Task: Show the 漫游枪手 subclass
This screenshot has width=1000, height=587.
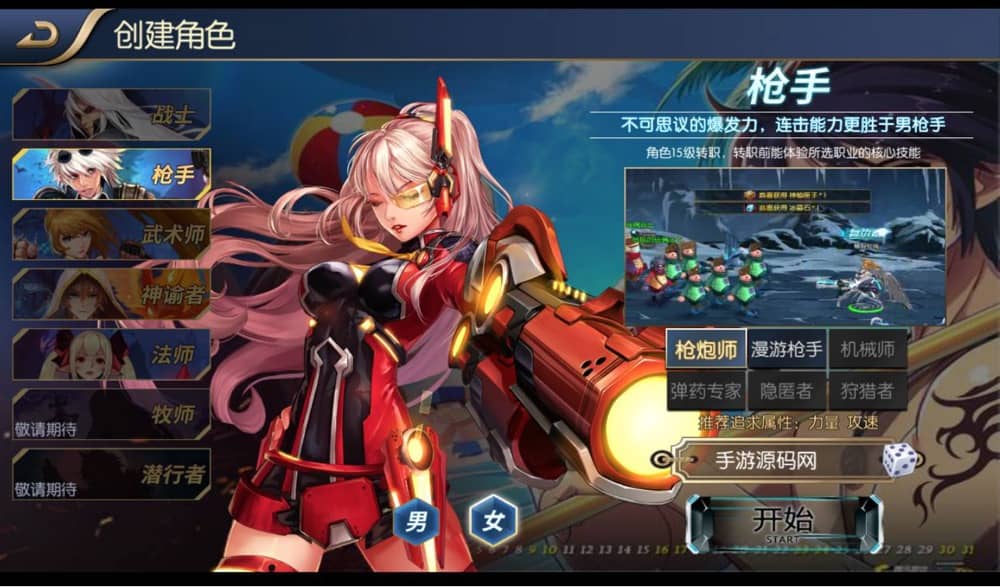Action: pyautogui.click(x=787, y=349)
